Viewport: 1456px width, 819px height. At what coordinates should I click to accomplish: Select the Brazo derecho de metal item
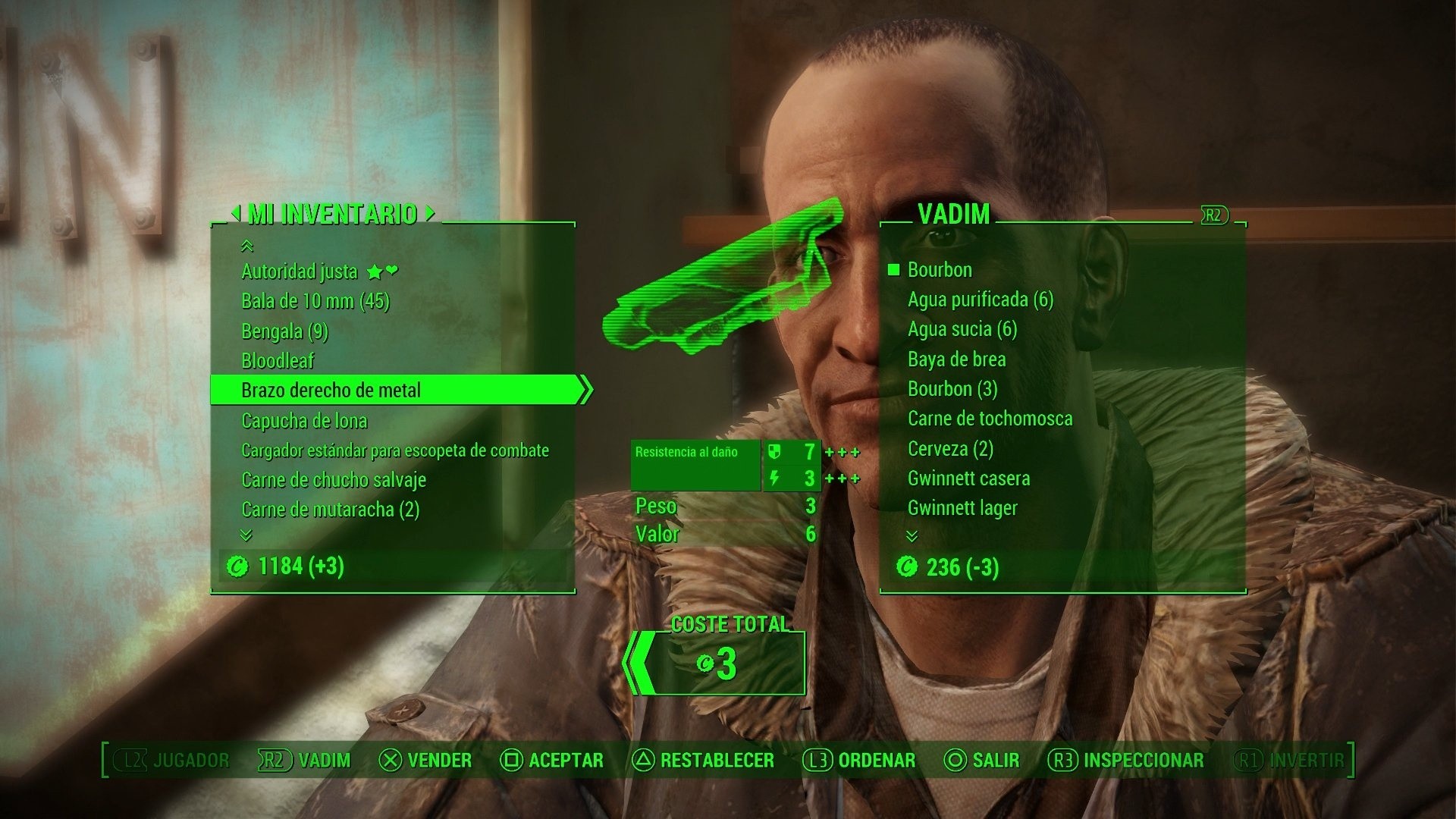[x=331, y=391]
